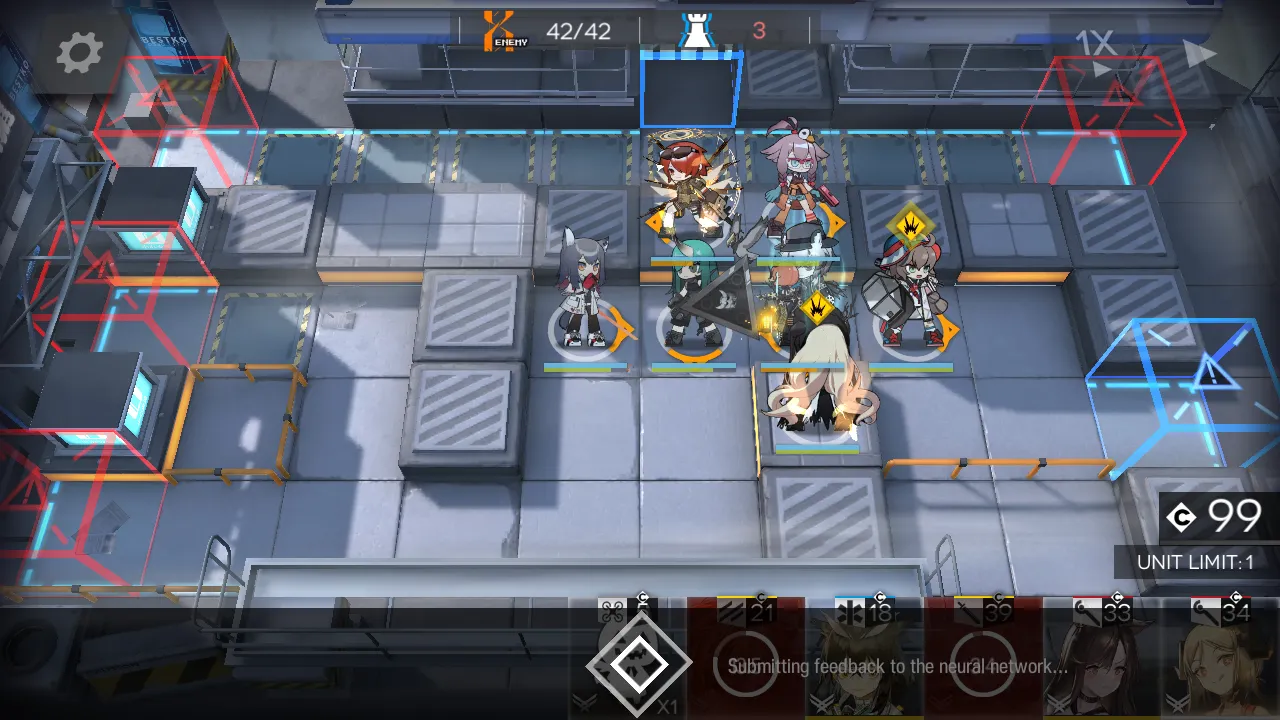Image resolution: width=1280 pixels, height=720 pixels.
Task: Select the red cooldown card costing 21
Action: (x=746, y=660)
